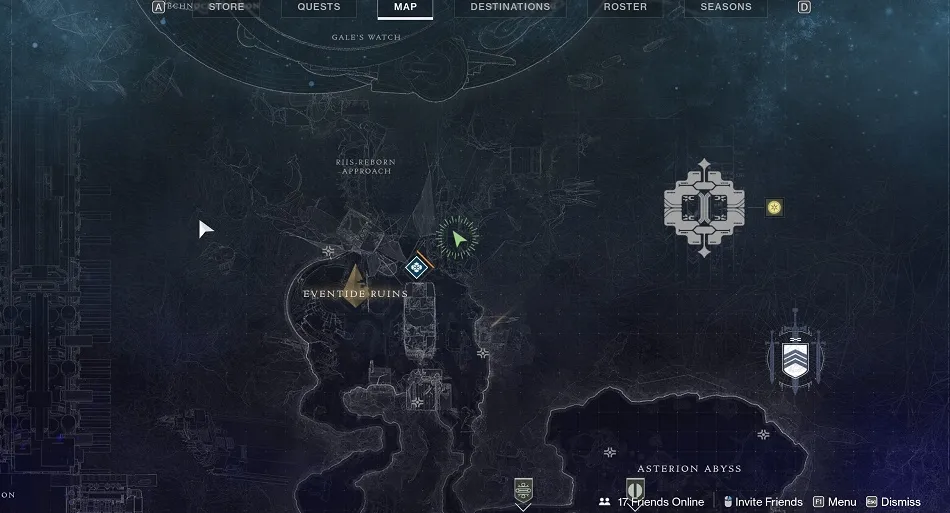The image size is (950, 513).
Task: Select the landing zone banner near Asterion Abyss
Action: click(635, 490)
